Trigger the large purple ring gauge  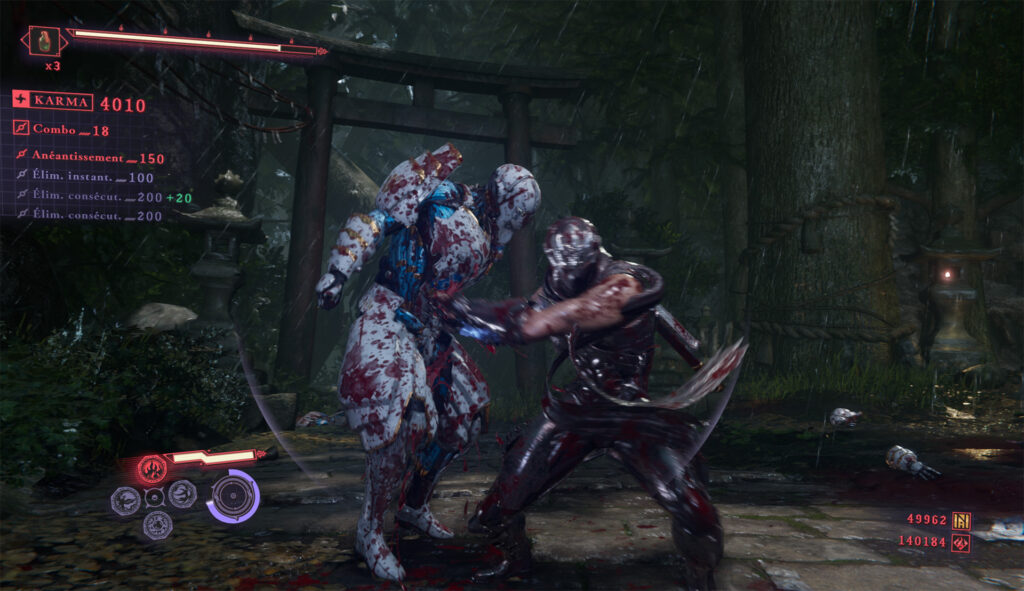point(234,495)
